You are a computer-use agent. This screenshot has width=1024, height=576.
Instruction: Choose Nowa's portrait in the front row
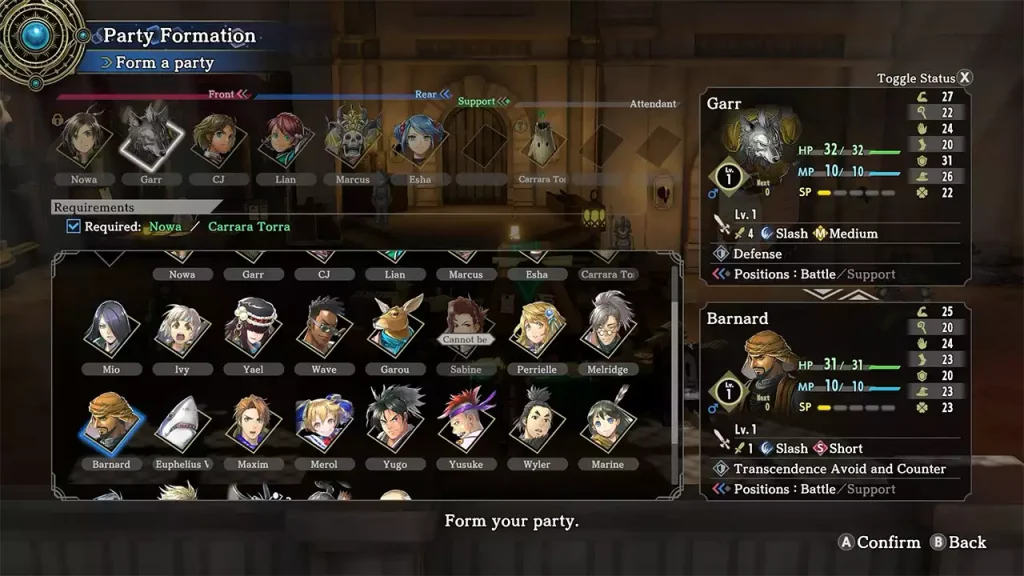tap(84, 139)
